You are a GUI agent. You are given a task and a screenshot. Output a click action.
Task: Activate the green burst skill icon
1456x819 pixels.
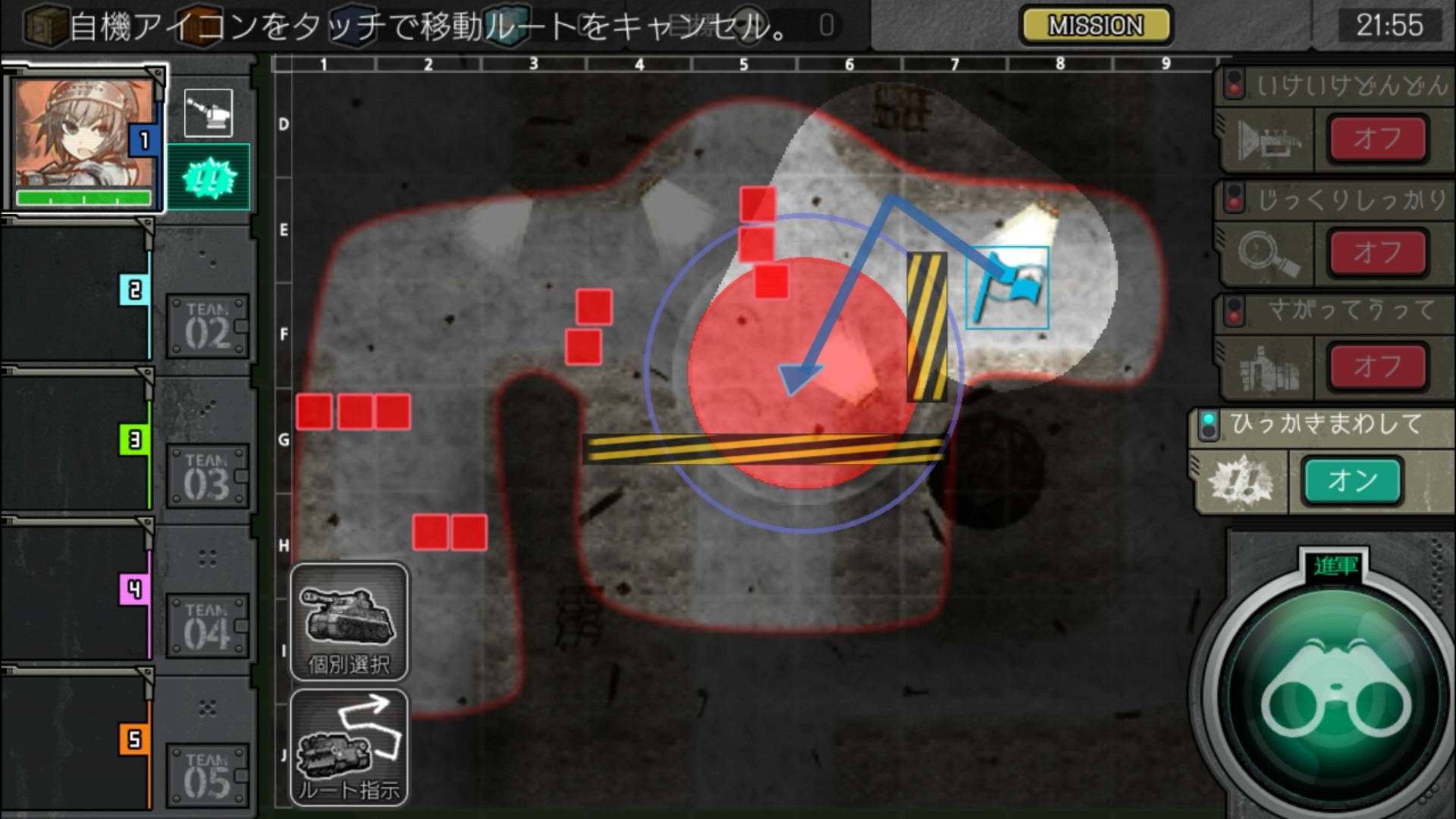coord(209,177)
